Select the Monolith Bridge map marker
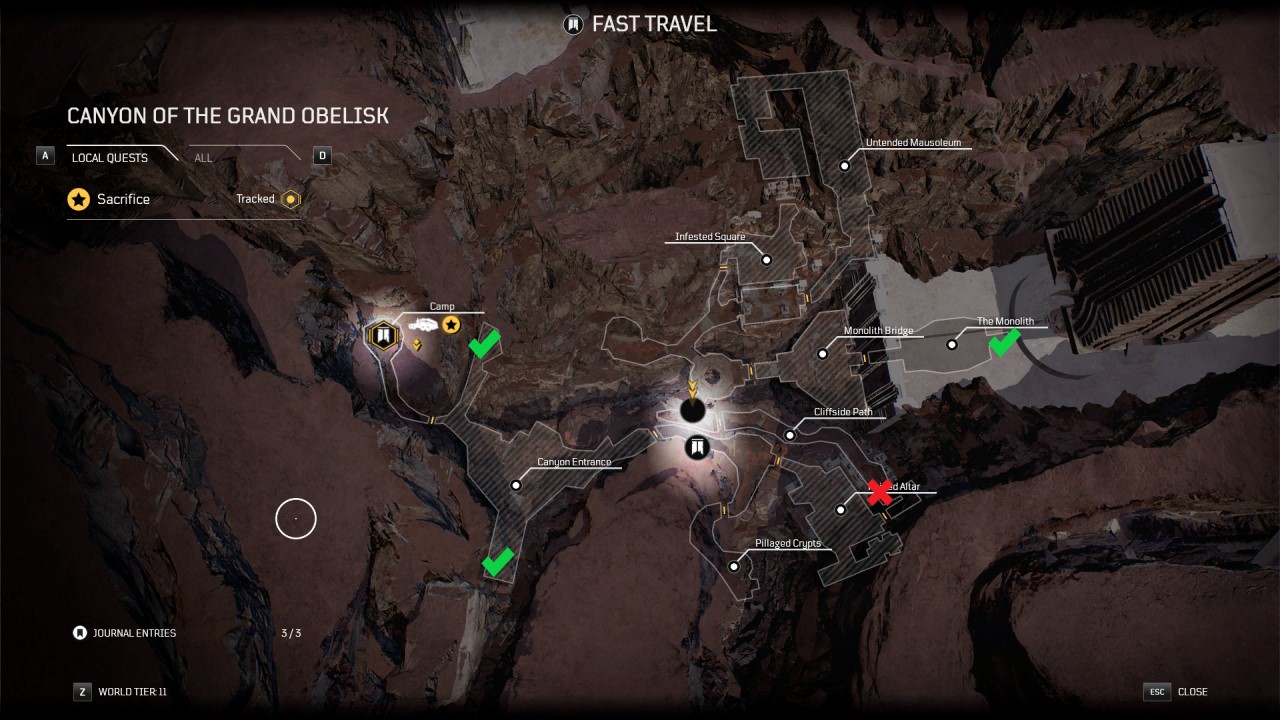Image resolution: width=1280 pixels, height=720 pixels. tap(823, 353)
